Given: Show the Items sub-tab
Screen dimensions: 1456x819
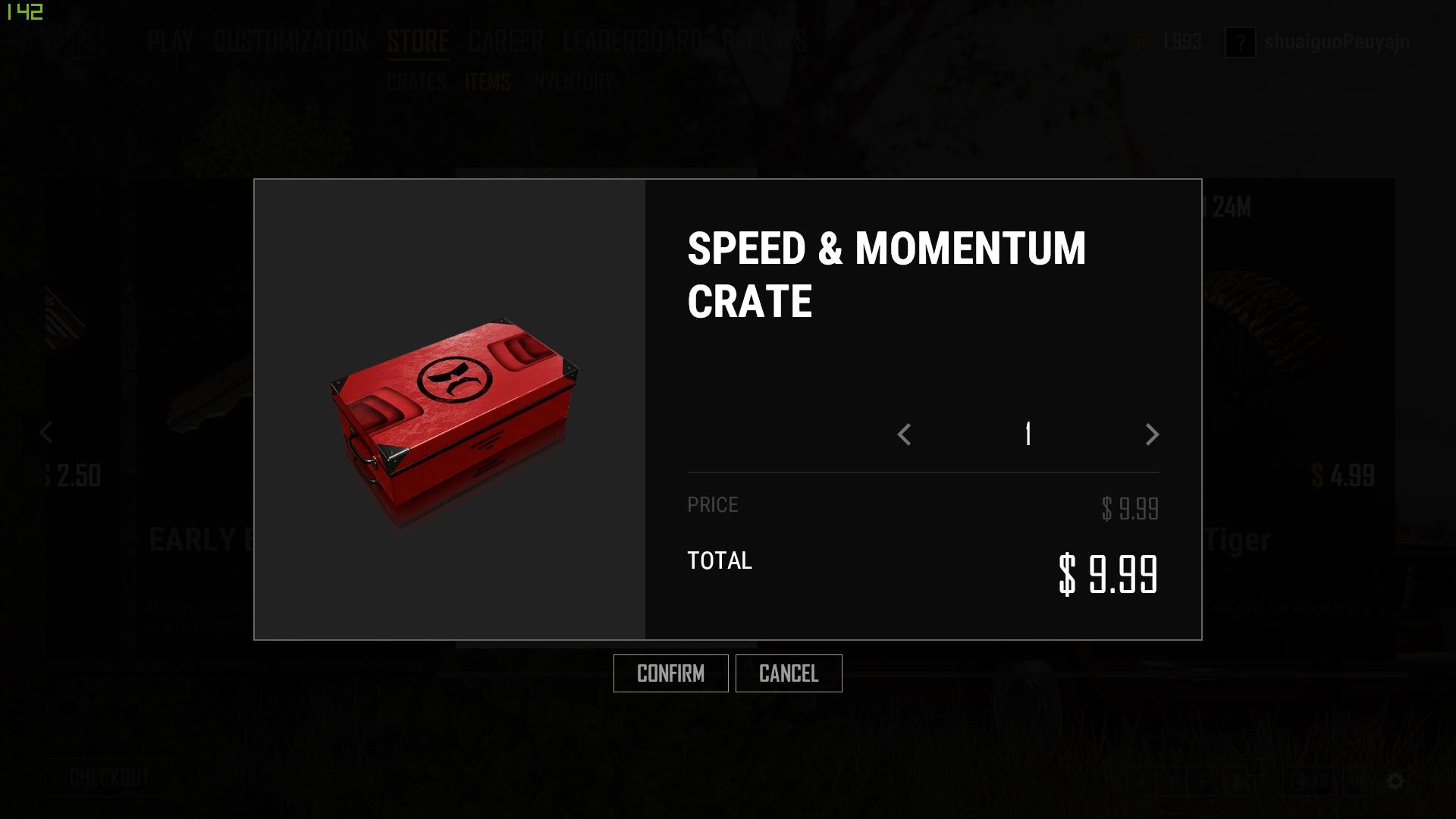Looking at the screenshot, I should (488, 82).
